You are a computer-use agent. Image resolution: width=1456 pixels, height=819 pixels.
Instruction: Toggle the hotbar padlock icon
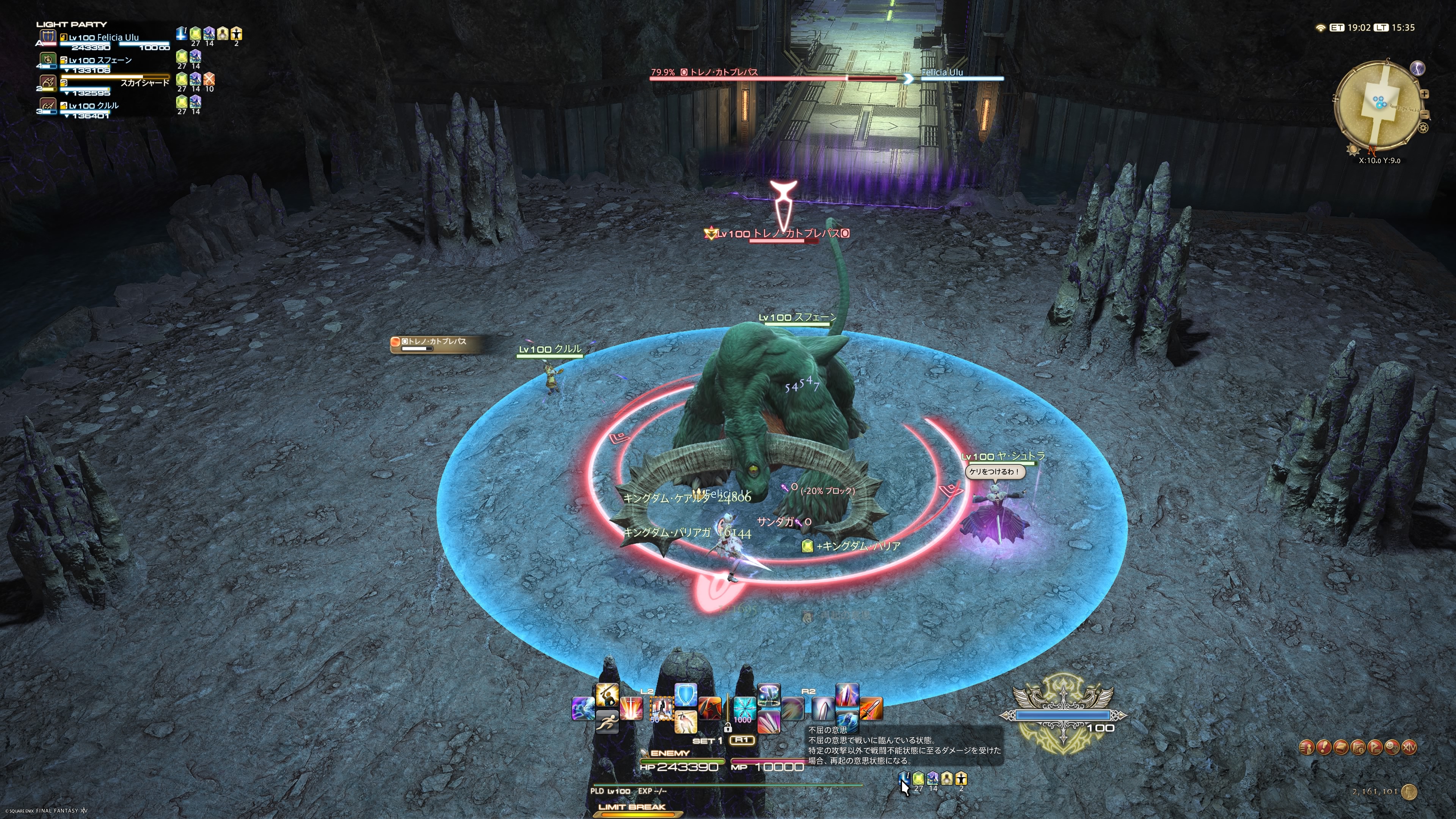pos(728,728)
